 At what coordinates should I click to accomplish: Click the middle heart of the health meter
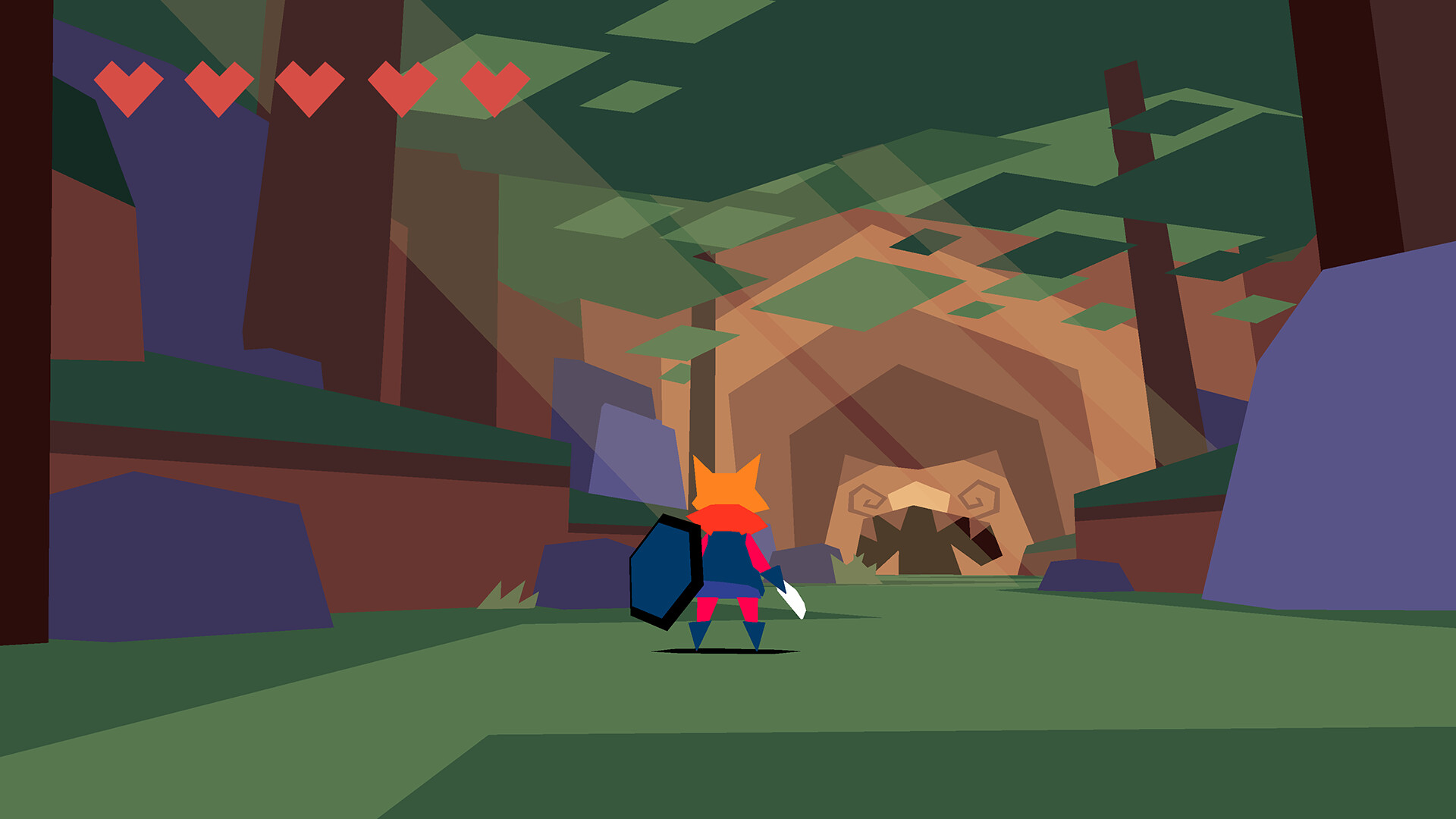311,86
